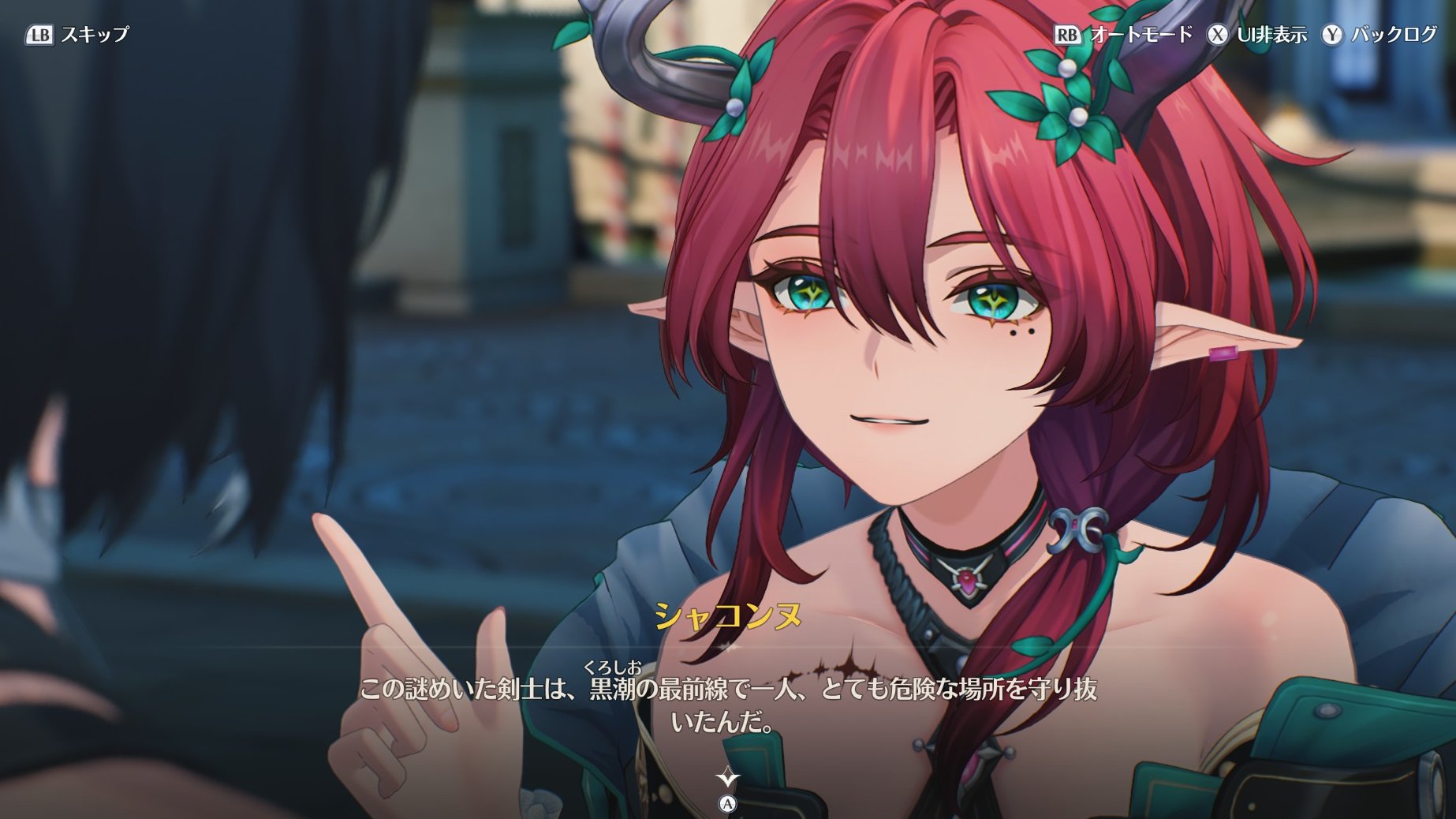Enable オートモード auto-play
The image size is (1456, 819).
tap(1124, 35)
